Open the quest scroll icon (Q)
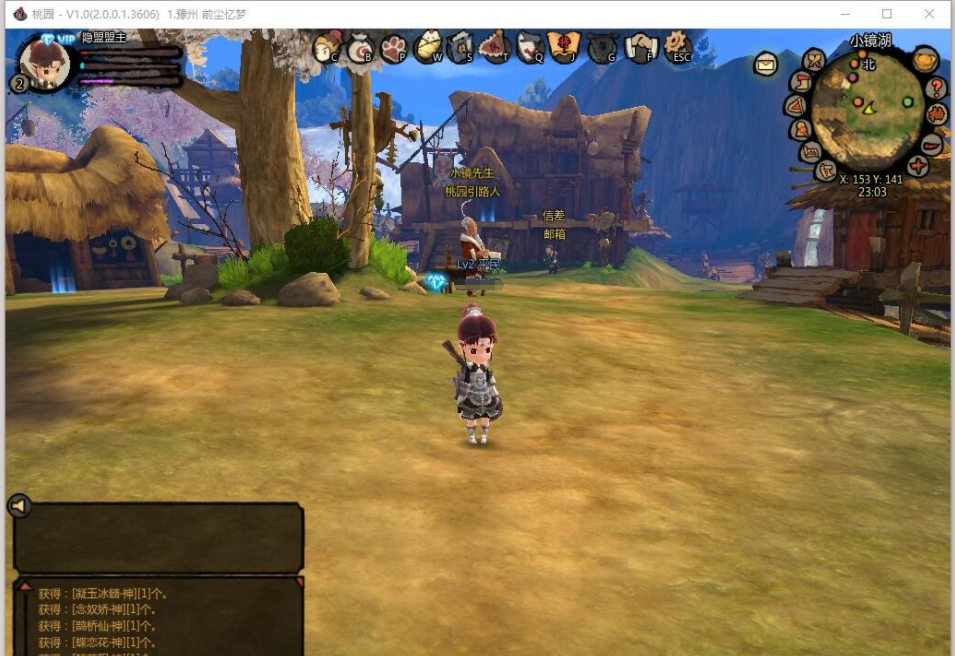This screenshot has width=955, height=656. [530, 46]
